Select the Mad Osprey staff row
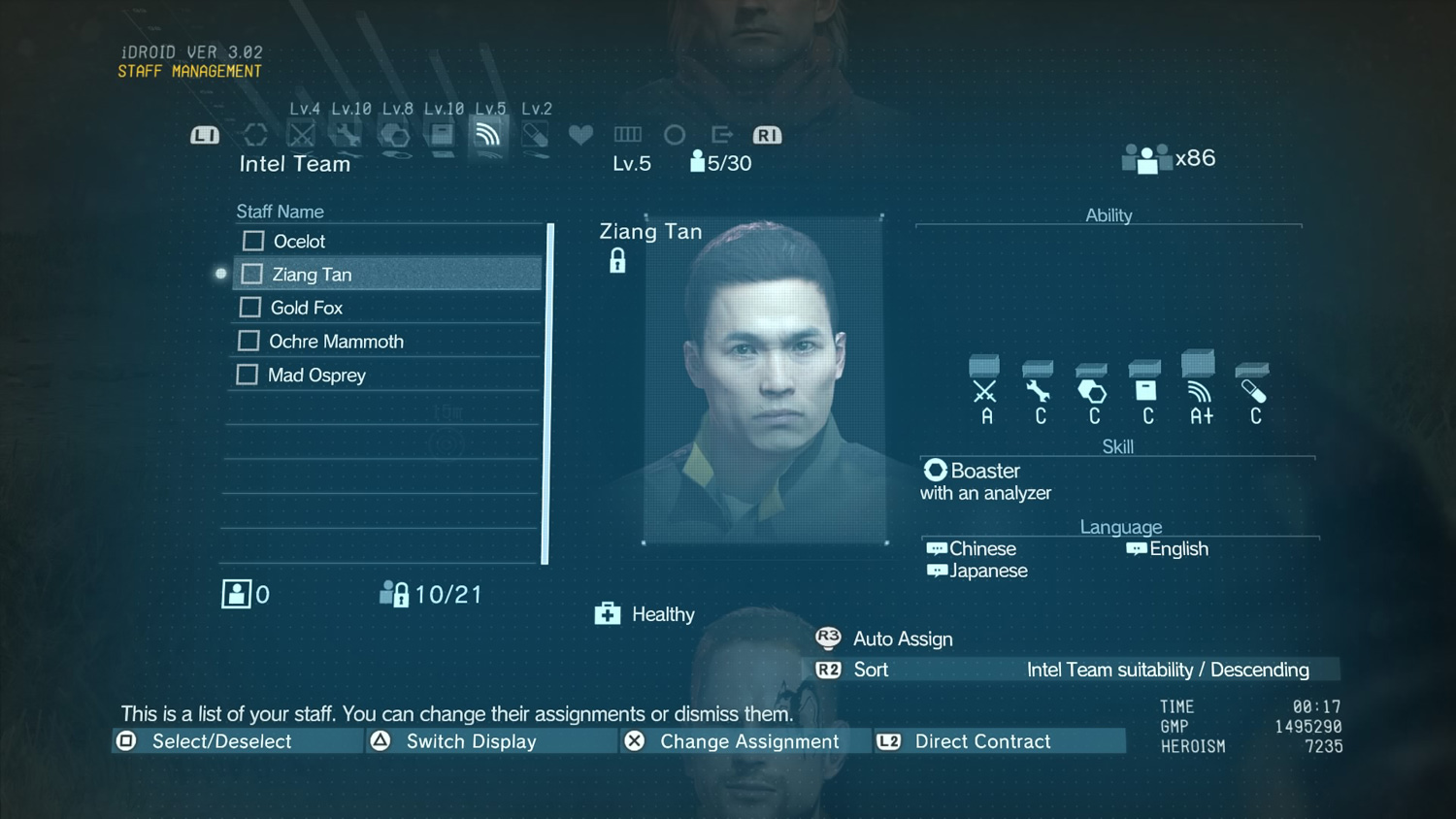Image resolution: width=1456 pixels, height=819 pixels. 316,375
